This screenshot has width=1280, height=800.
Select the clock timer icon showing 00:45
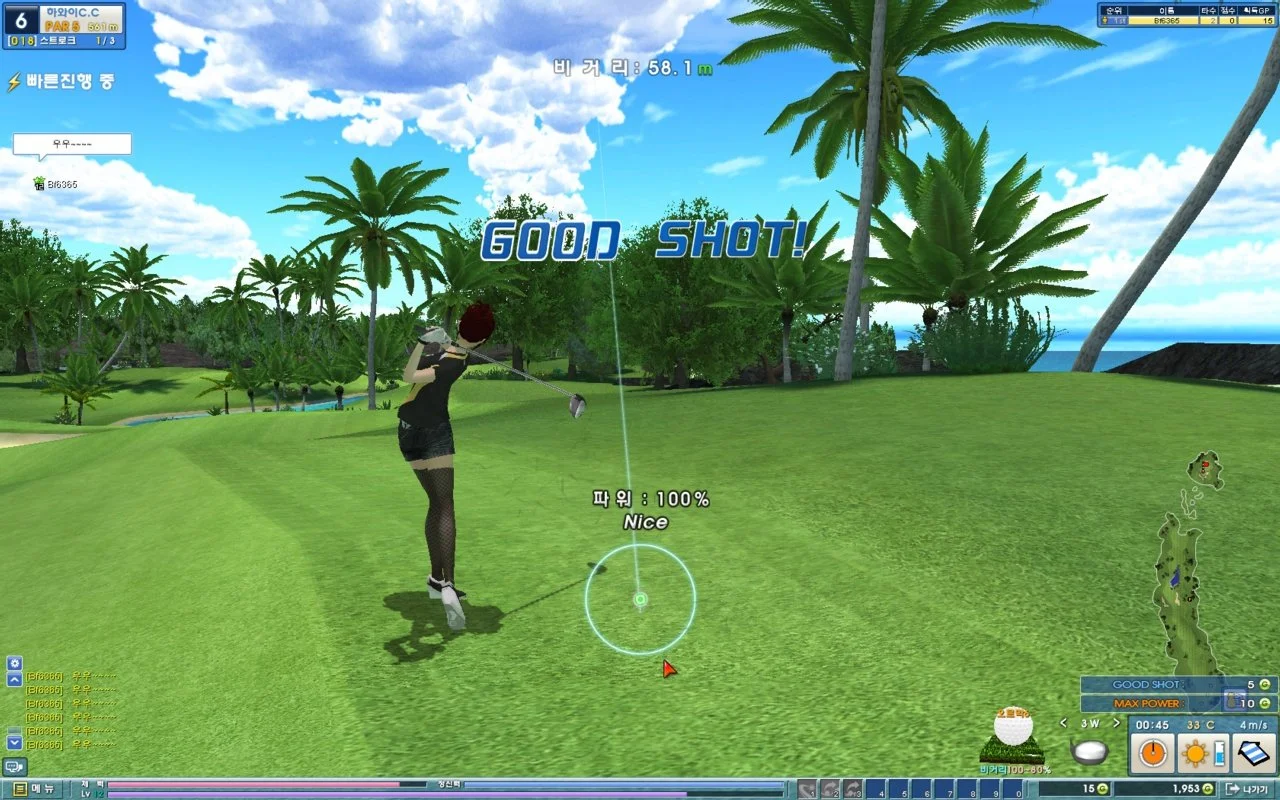pyautogui.click(x=1152, y=752)
